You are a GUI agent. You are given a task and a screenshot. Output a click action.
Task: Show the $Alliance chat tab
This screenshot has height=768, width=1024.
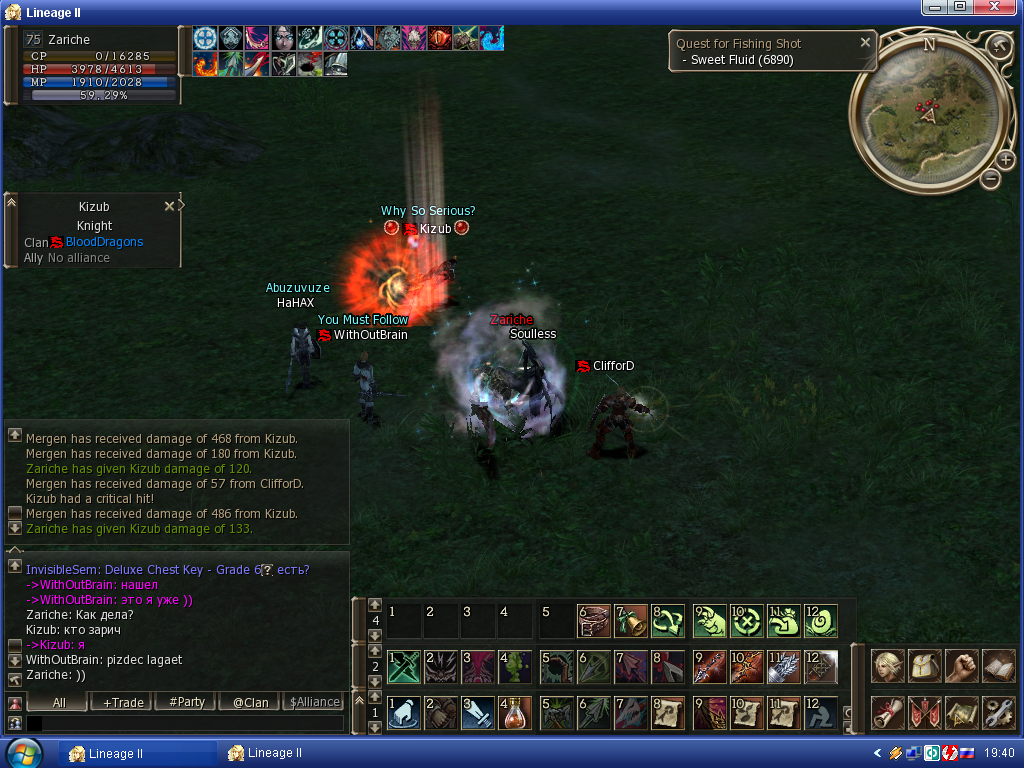[314, 702]
